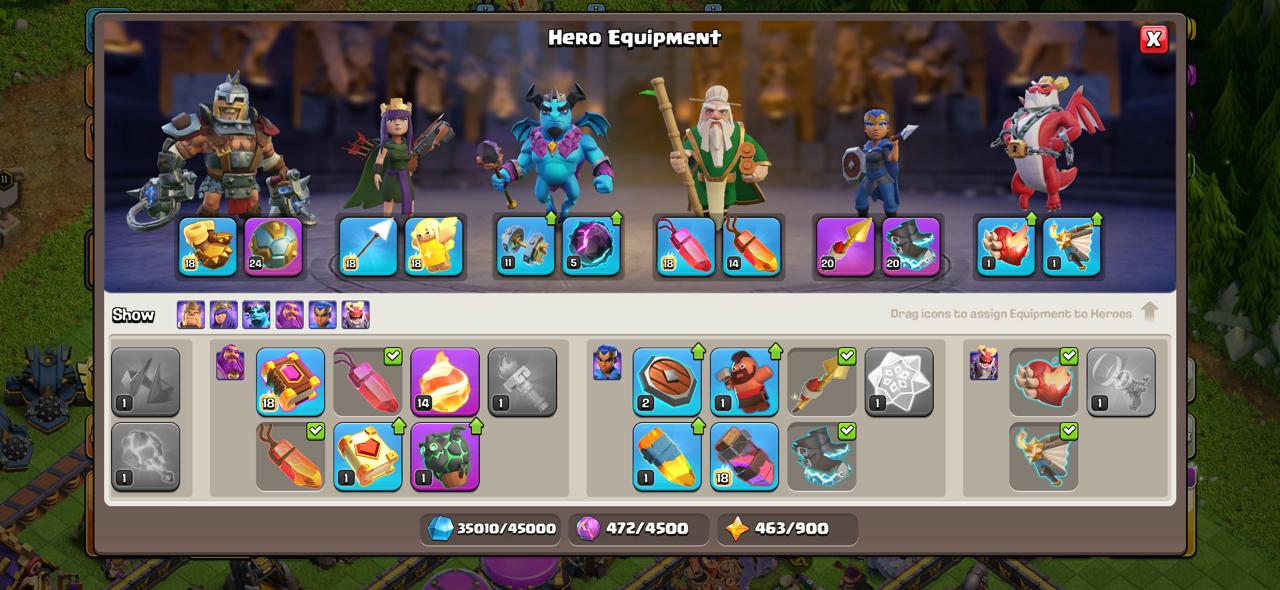Filter equipment by Barbarian King portrait
The height and width of the screenshot is (590, 1280).
click(x=190, y=315)
